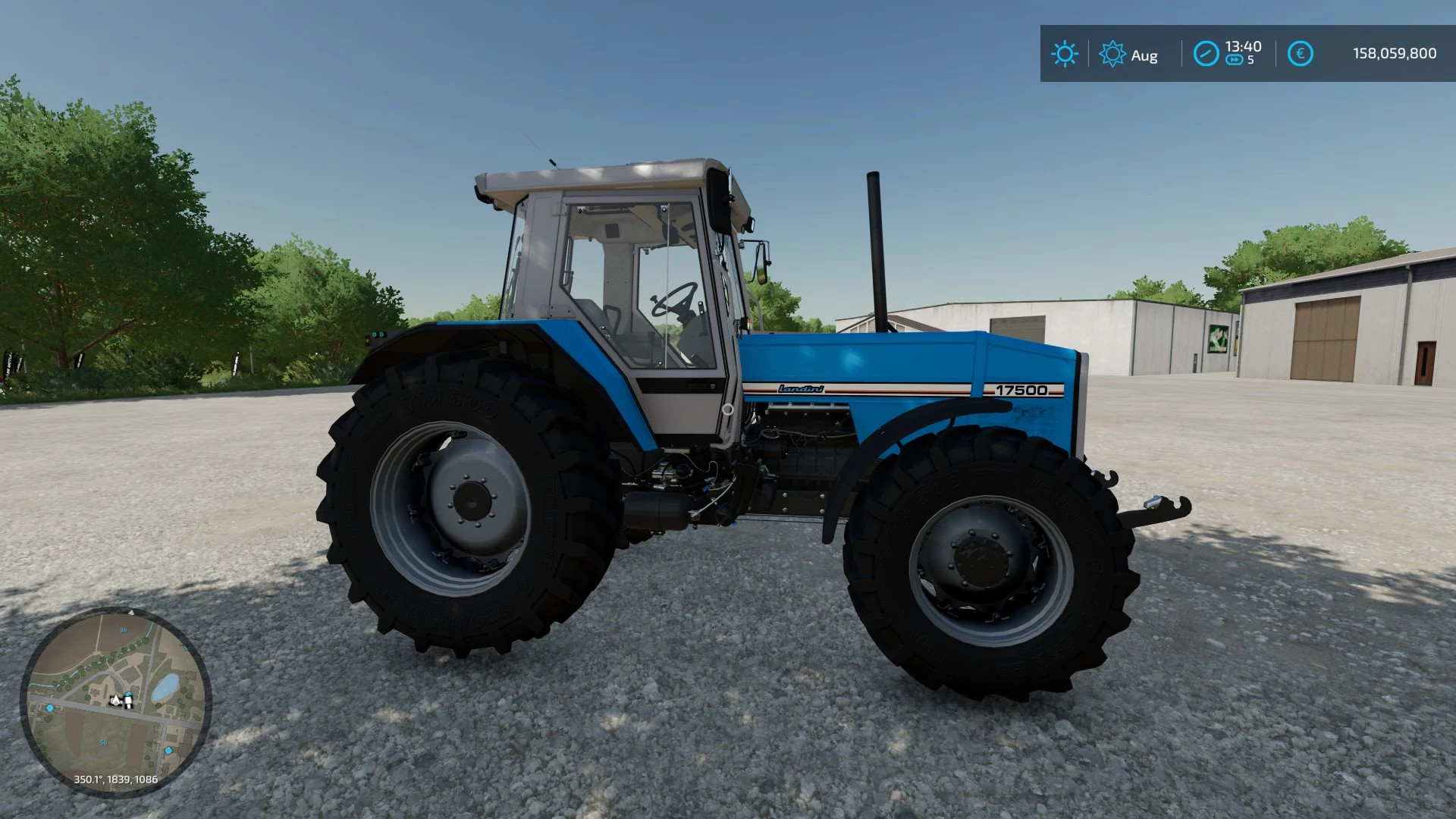Viewport: 1456px width, 819px height.
Task: Click the blue diamond marker in the lower-right of the minimap
Action: coord(168,751)
